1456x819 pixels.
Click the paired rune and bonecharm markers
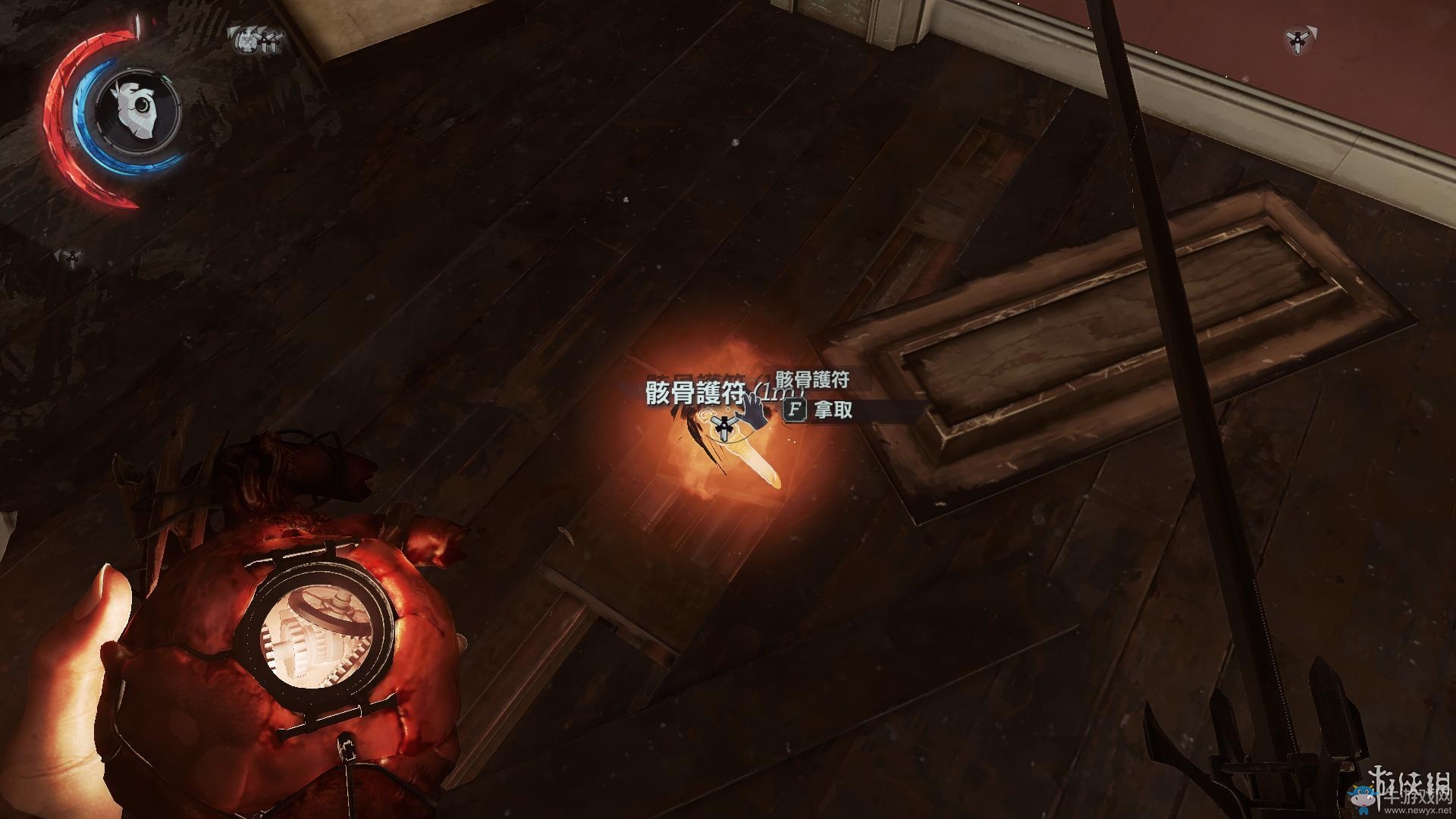pos(256,40)
